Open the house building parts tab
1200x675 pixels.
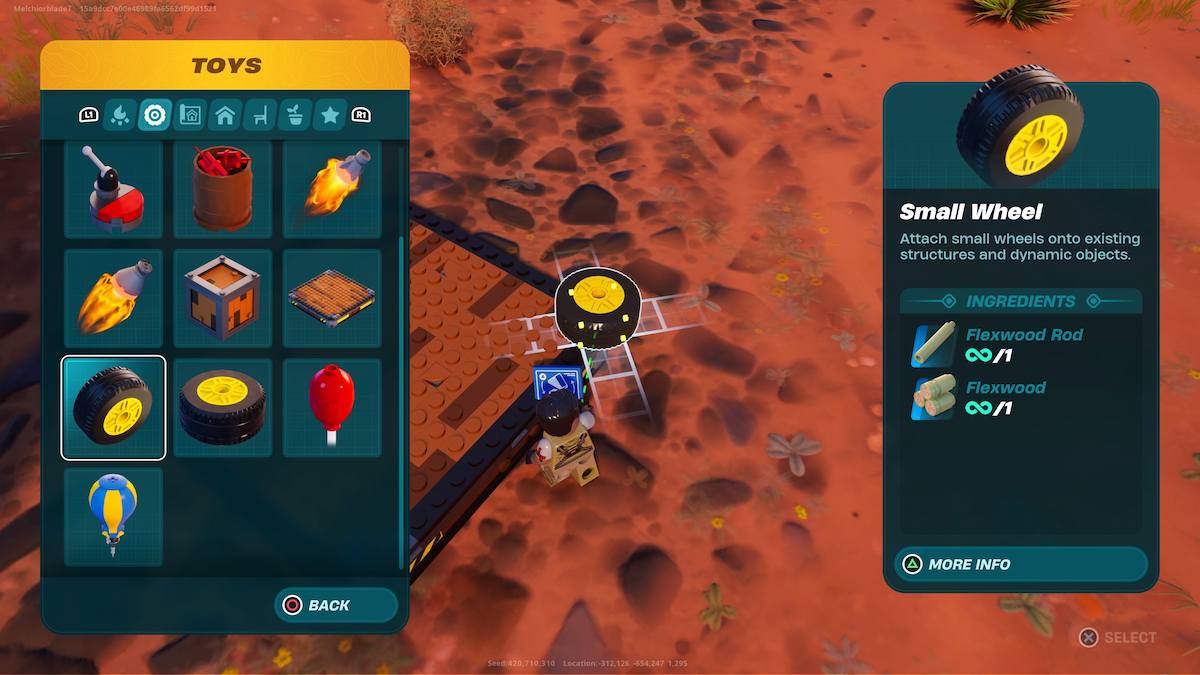coord(225,115)
